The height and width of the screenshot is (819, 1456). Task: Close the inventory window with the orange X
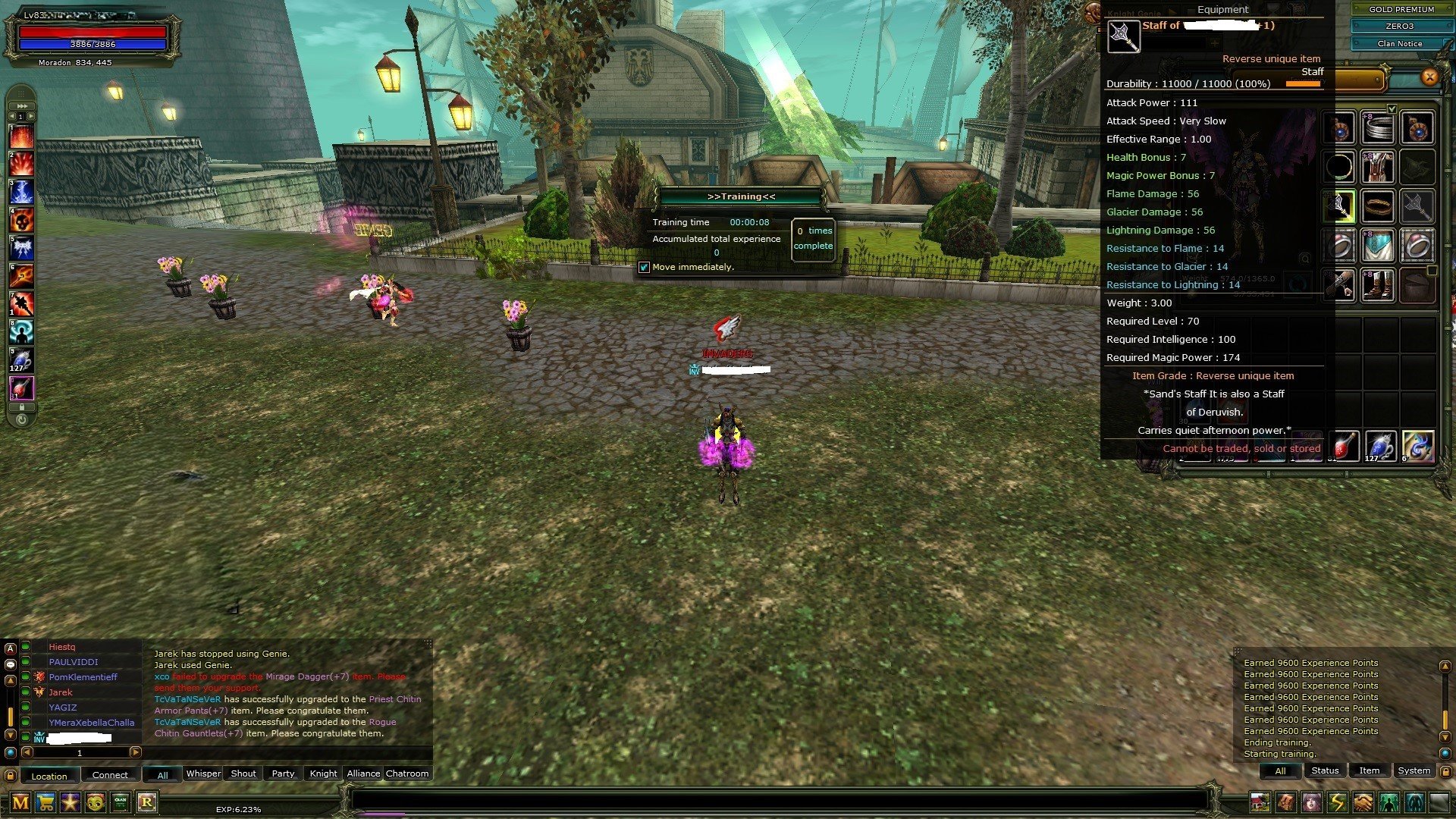[1429, 77]
